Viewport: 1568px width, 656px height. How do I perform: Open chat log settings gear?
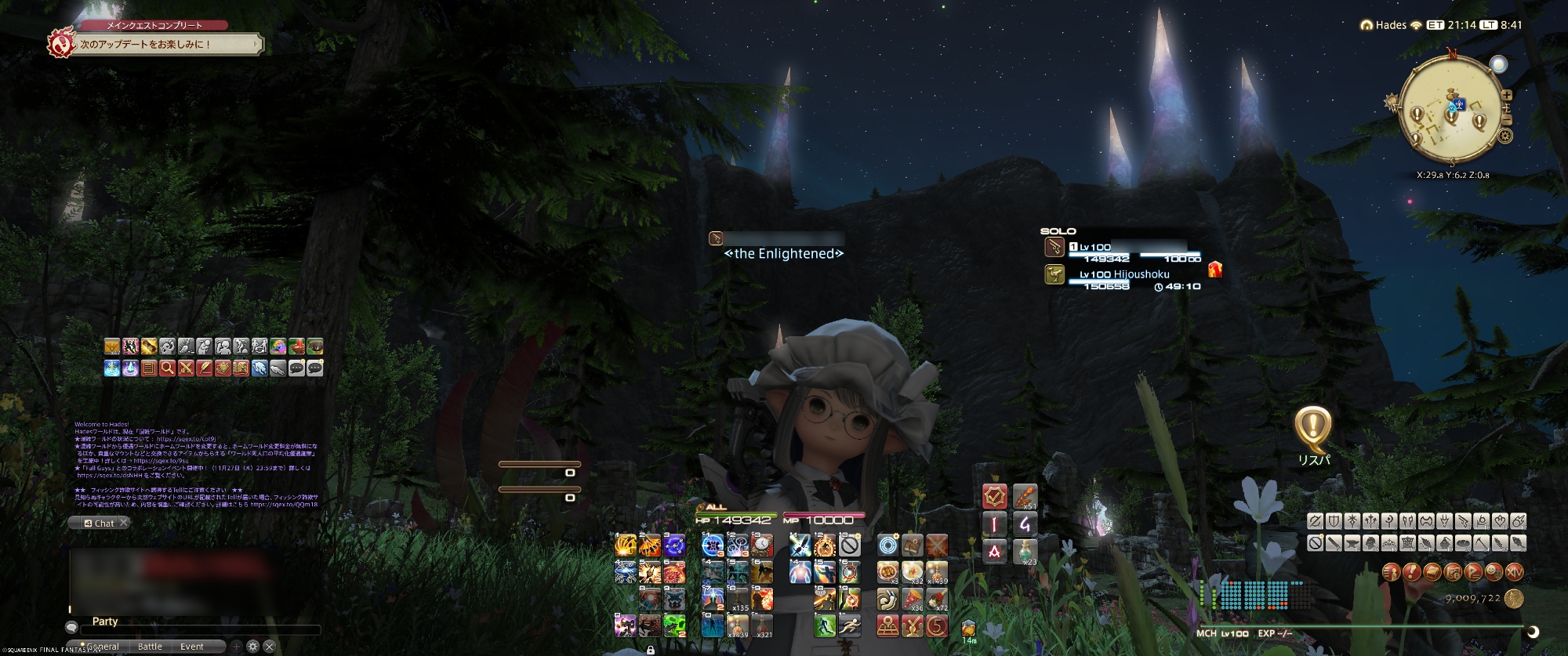(x=252, y=647)
